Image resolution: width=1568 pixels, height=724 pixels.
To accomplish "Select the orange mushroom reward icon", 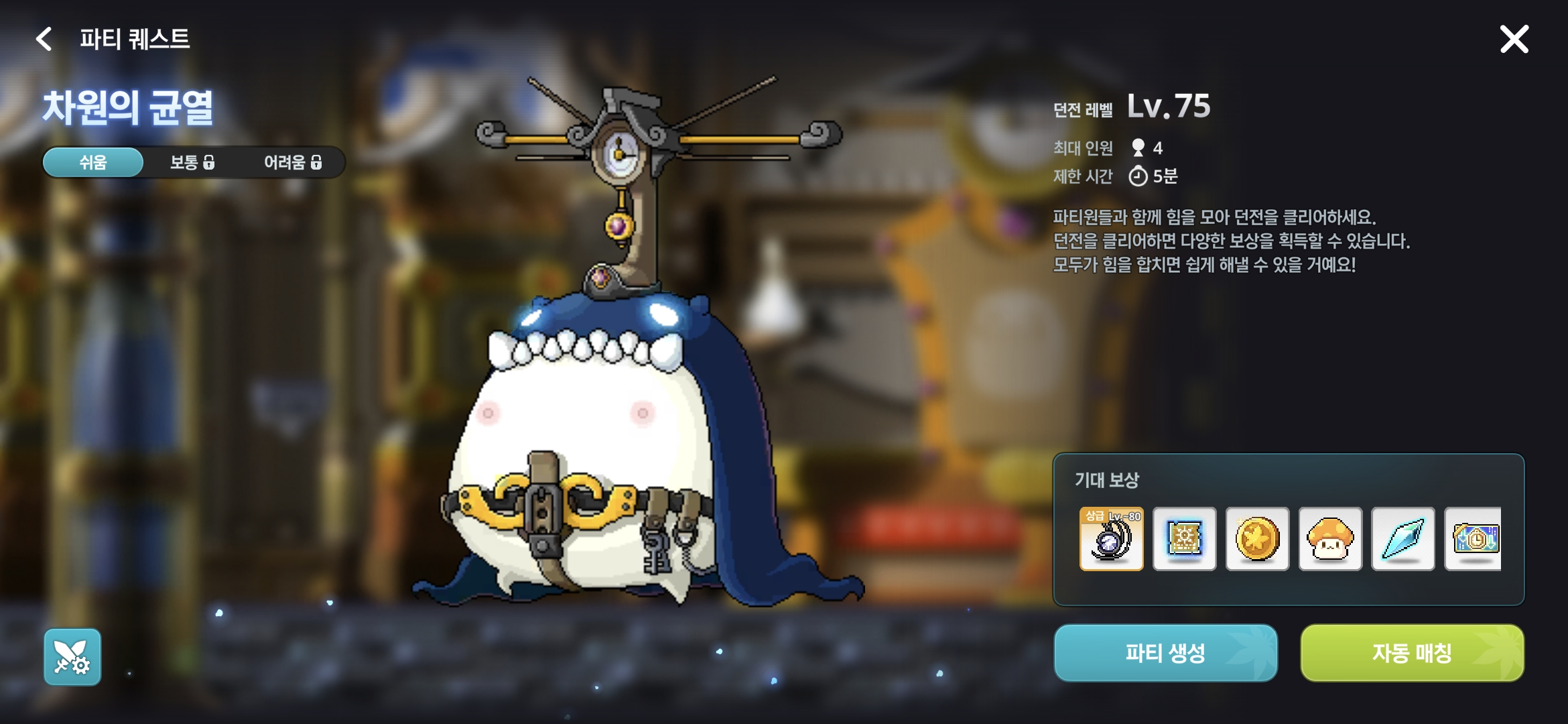I will 1330,539.
